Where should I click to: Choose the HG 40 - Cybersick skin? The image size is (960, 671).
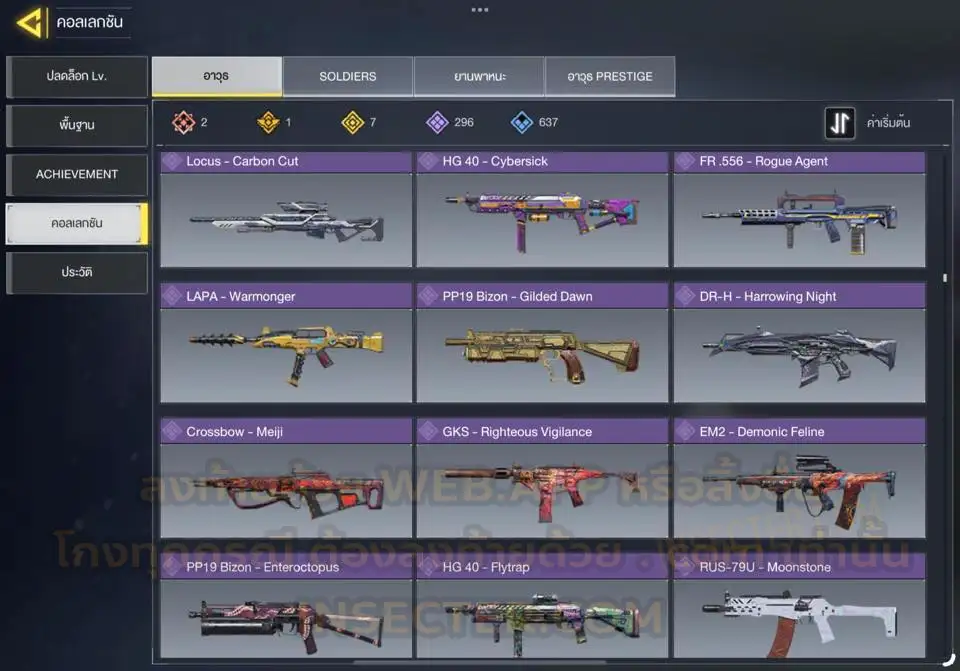coord(542,210)
